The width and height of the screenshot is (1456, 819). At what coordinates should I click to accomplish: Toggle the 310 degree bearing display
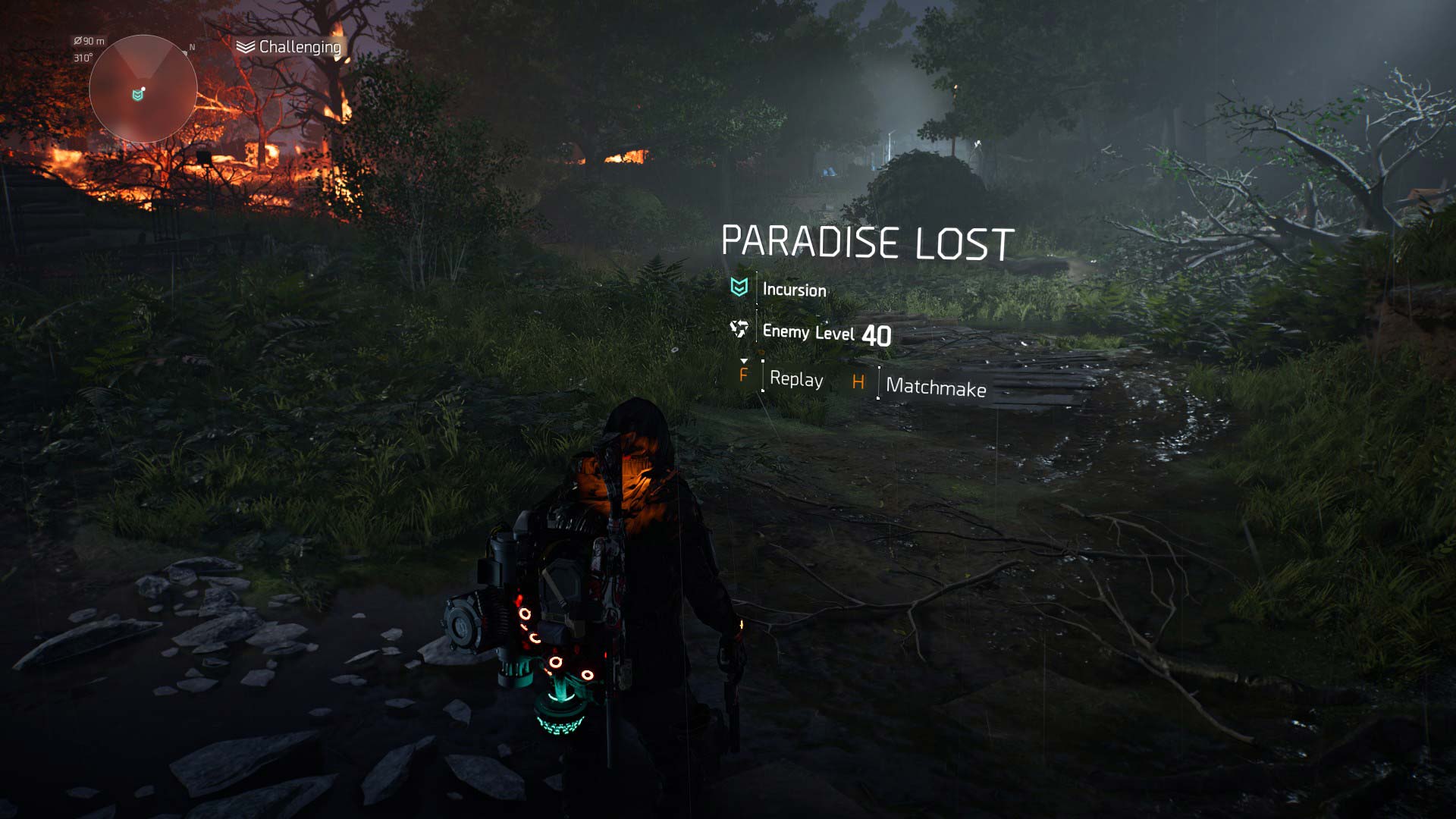(x=83, y=57)
